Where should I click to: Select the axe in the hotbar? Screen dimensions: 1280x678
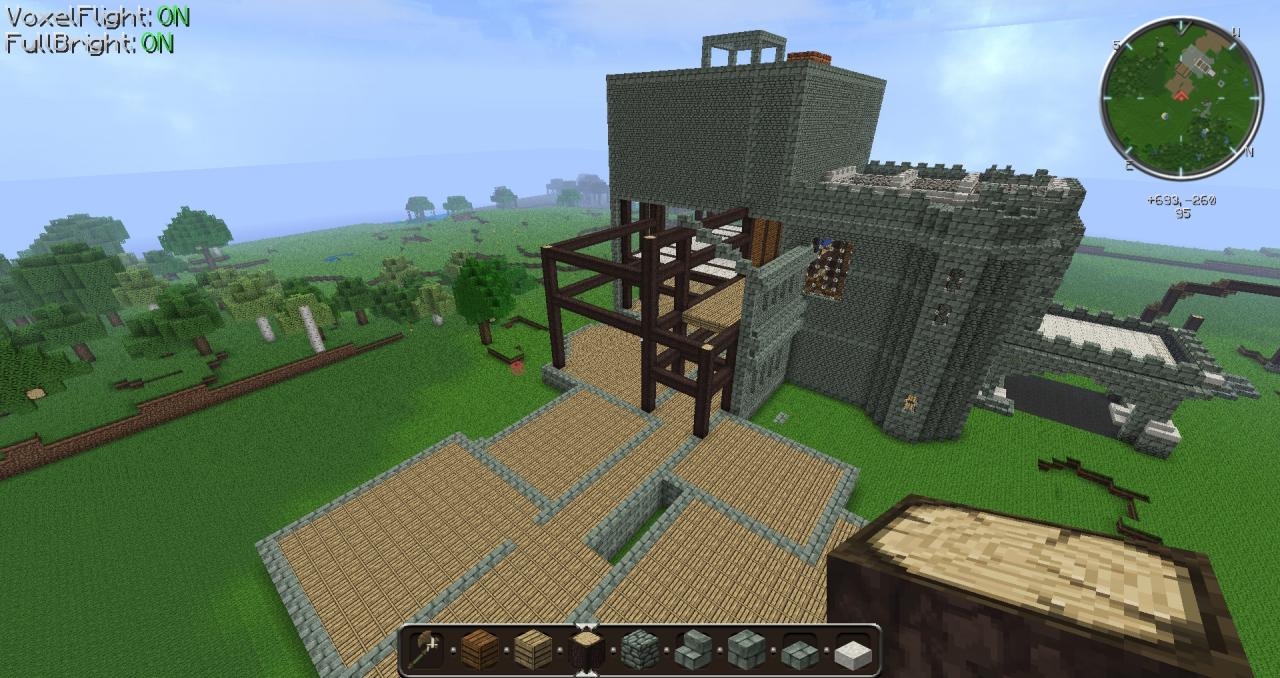(425, 650)
